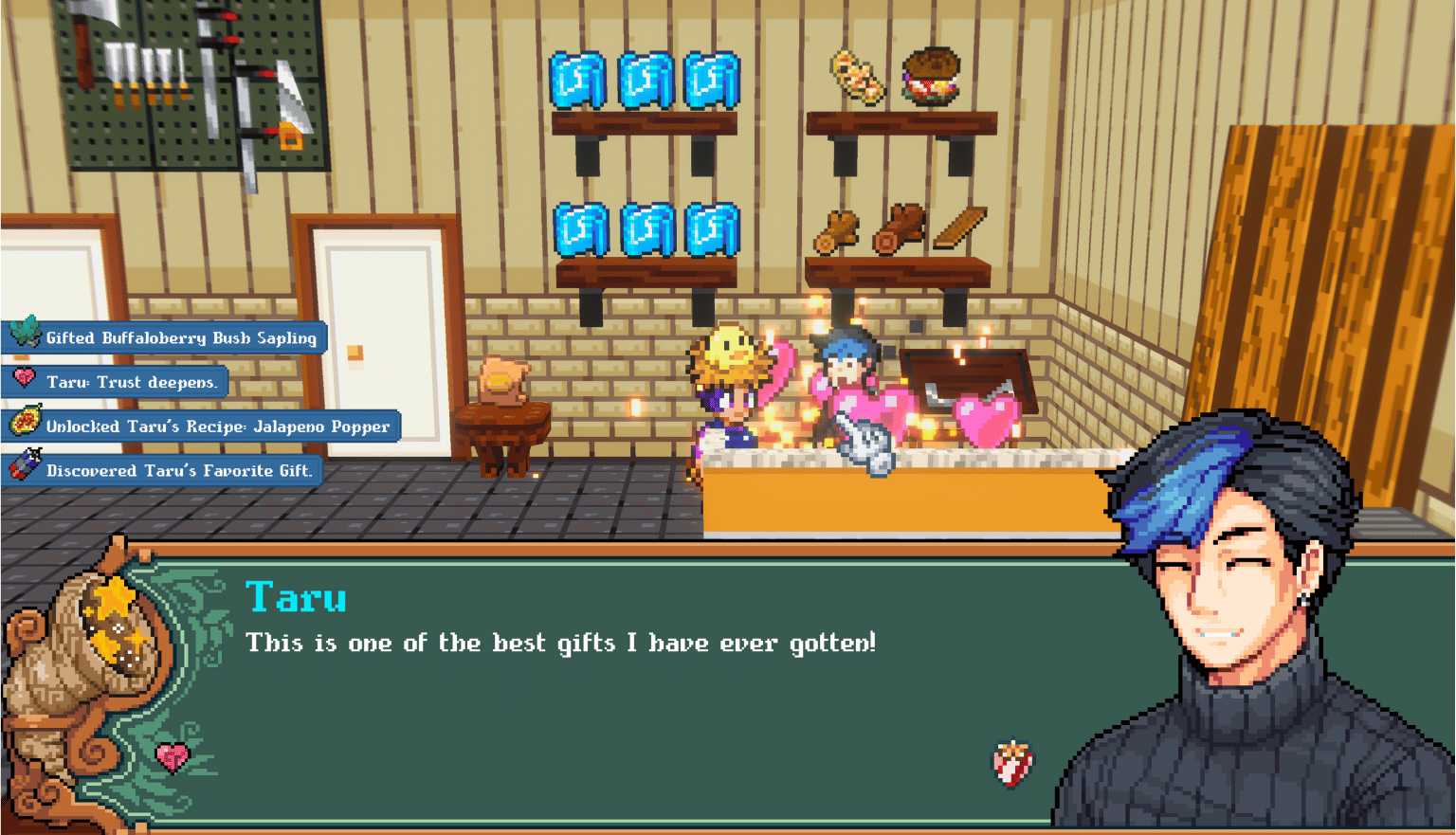Click the strawberry gift icon in the dialogue box
Screen dimensions: 1456x835
(1011, 763)
